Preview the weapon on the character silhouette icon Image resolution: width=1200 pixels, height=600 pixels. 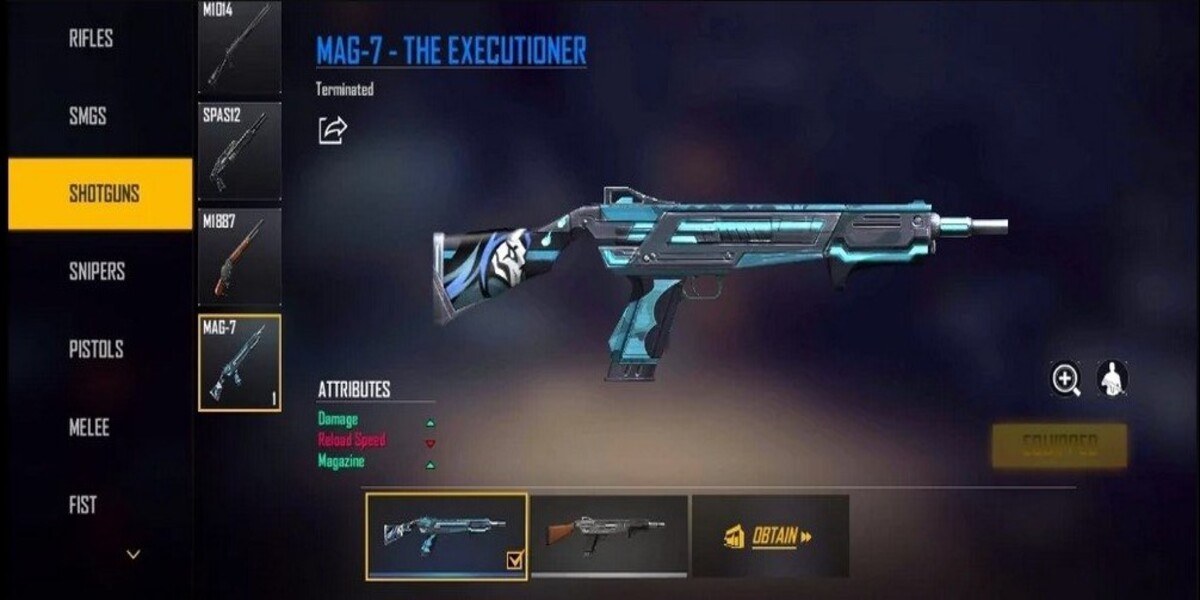[x=1111, y=378]
